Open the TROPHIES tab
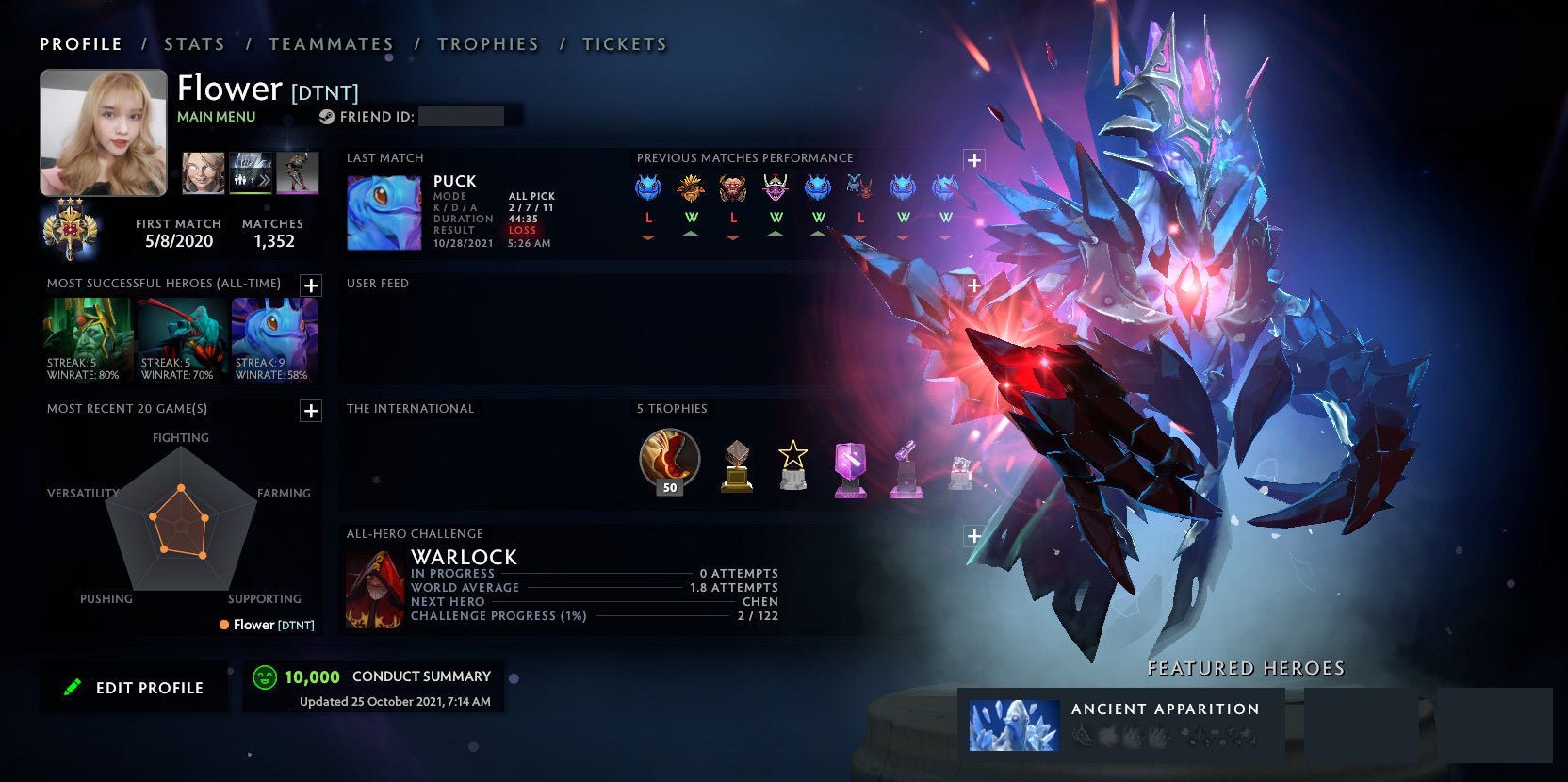 [x=487, y=43]
